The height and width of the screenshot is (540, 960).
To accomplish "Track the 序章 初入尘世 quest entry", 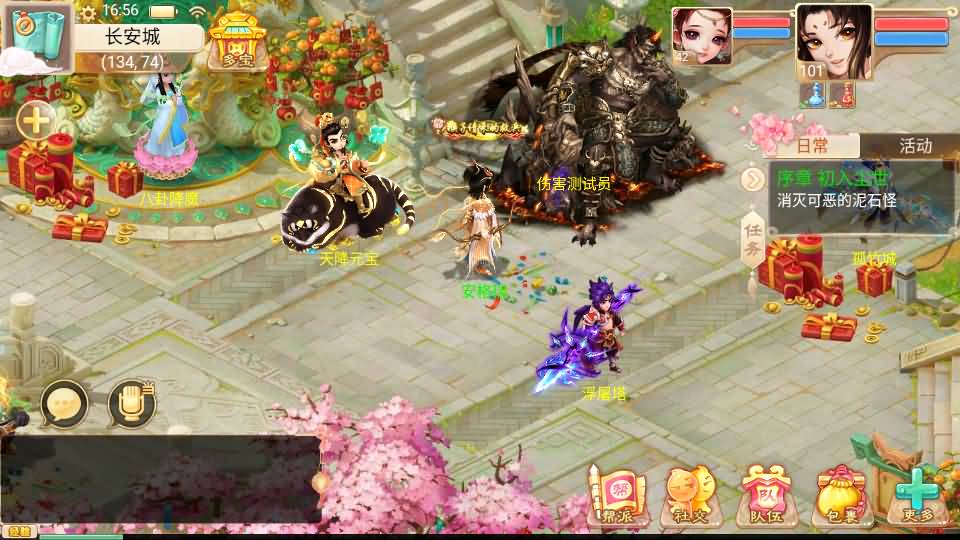I will [x=850, y=189].
